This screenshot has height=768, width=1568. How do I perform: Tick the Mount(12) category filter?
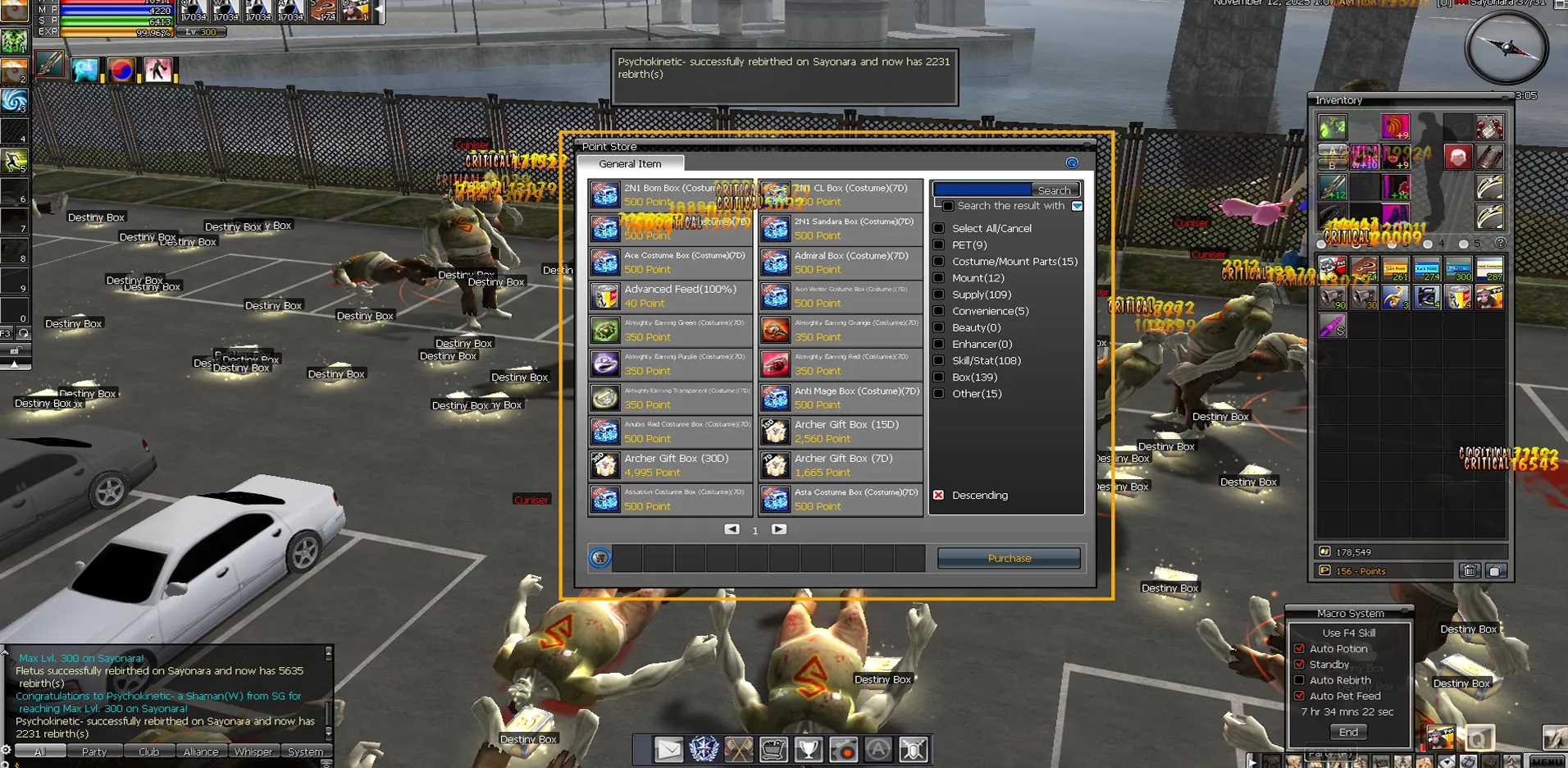click(939, 278)
